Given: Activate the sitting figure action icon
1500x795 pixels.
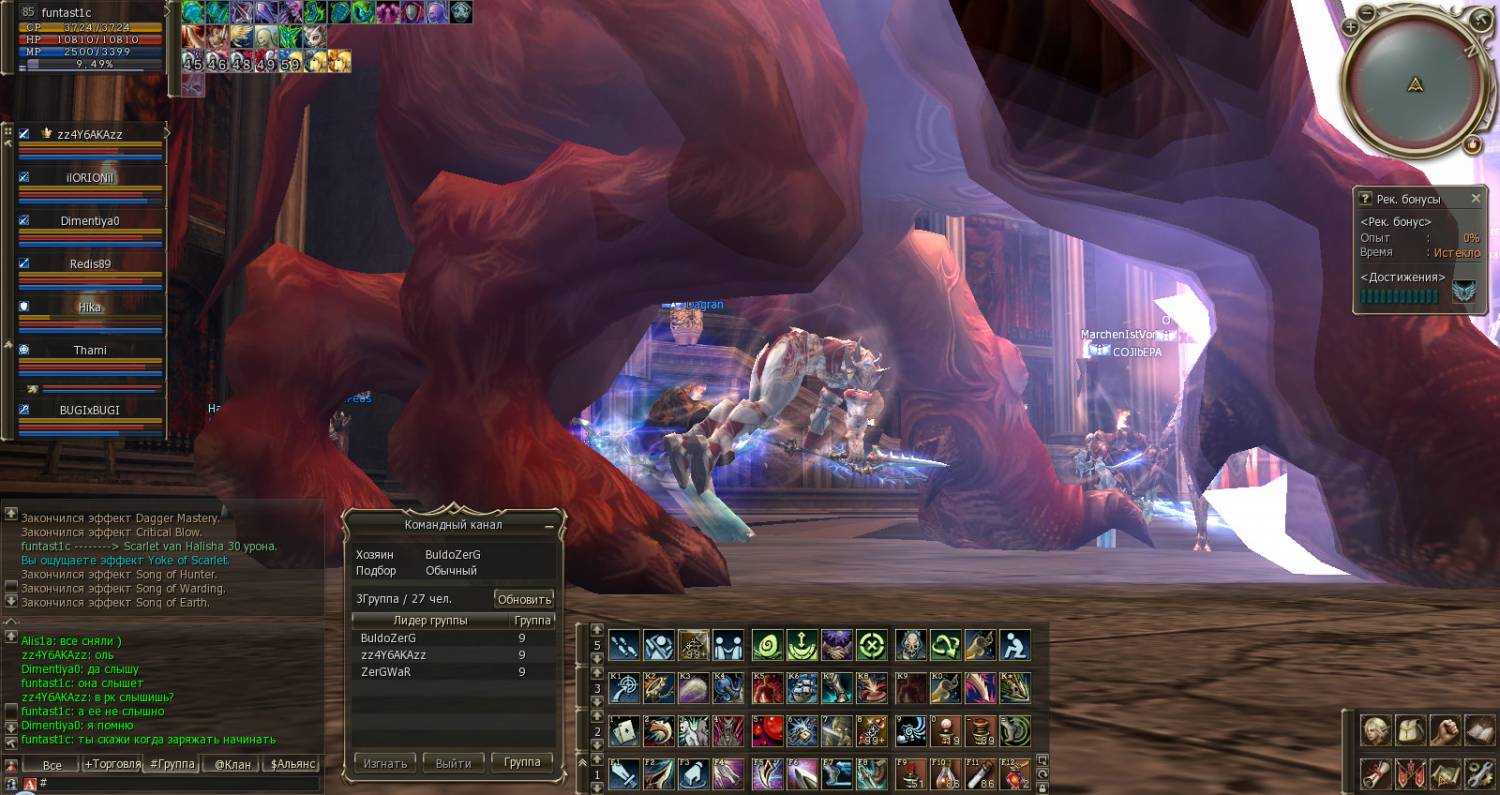Looking at the screenshot, I should [x=1014, y=644].
